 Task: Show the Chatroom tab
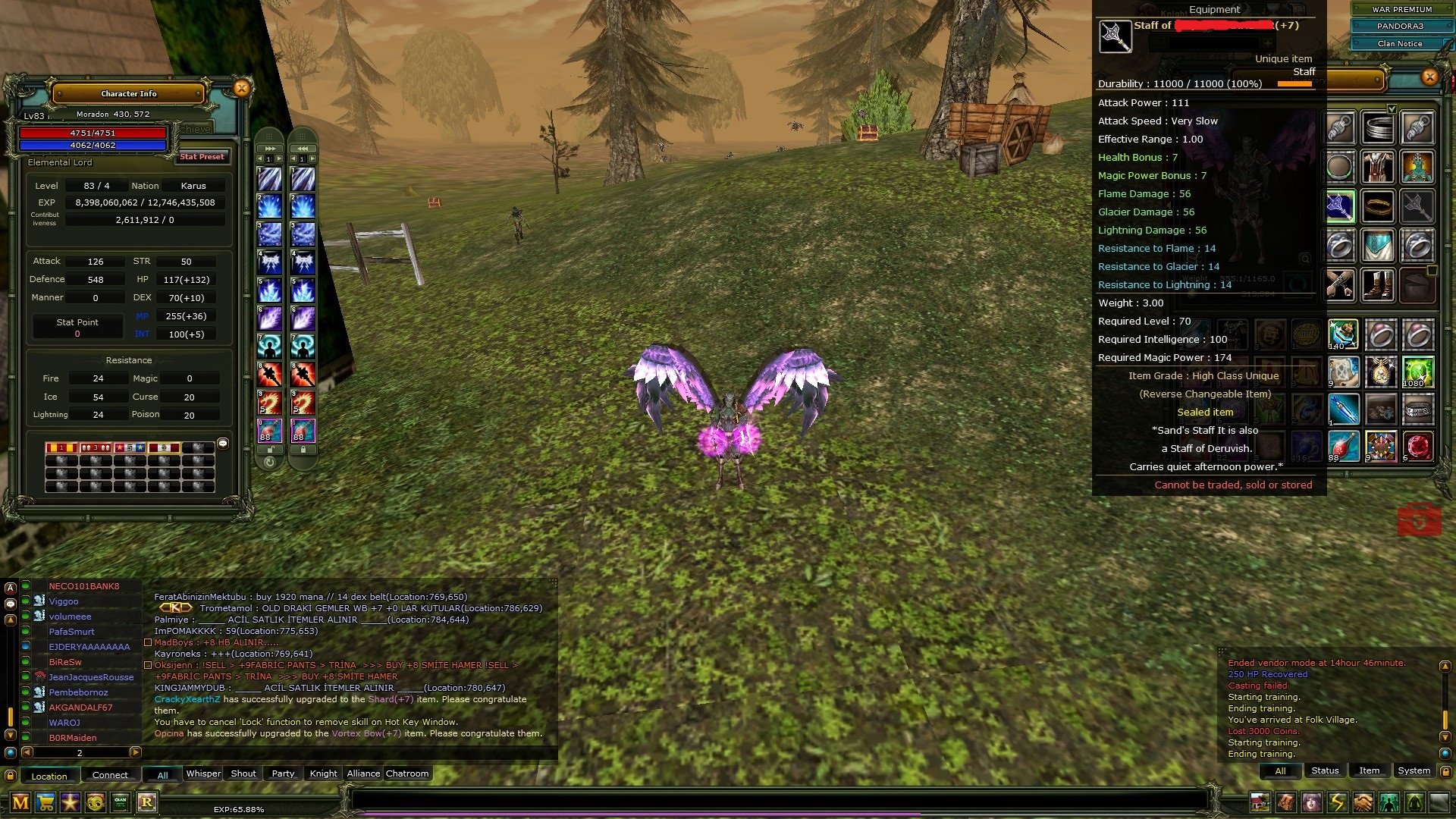407,773
